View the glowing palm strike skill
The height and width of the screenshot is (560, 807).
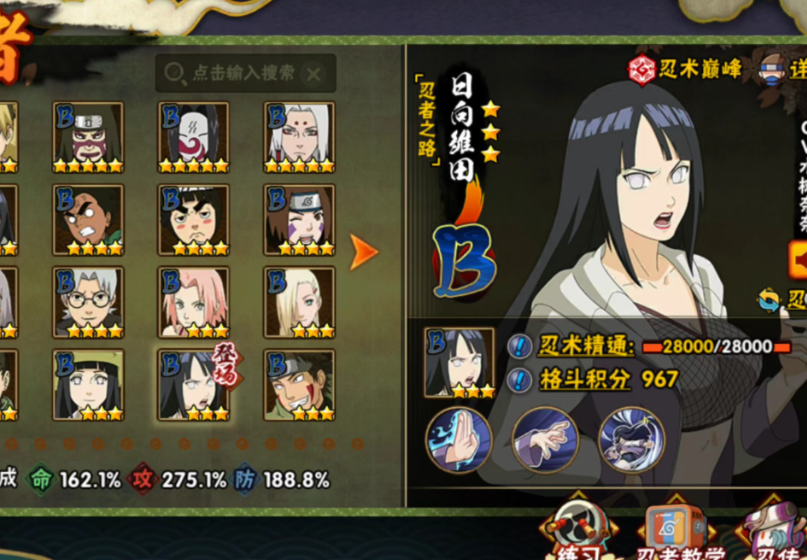[x=458, y=440]
